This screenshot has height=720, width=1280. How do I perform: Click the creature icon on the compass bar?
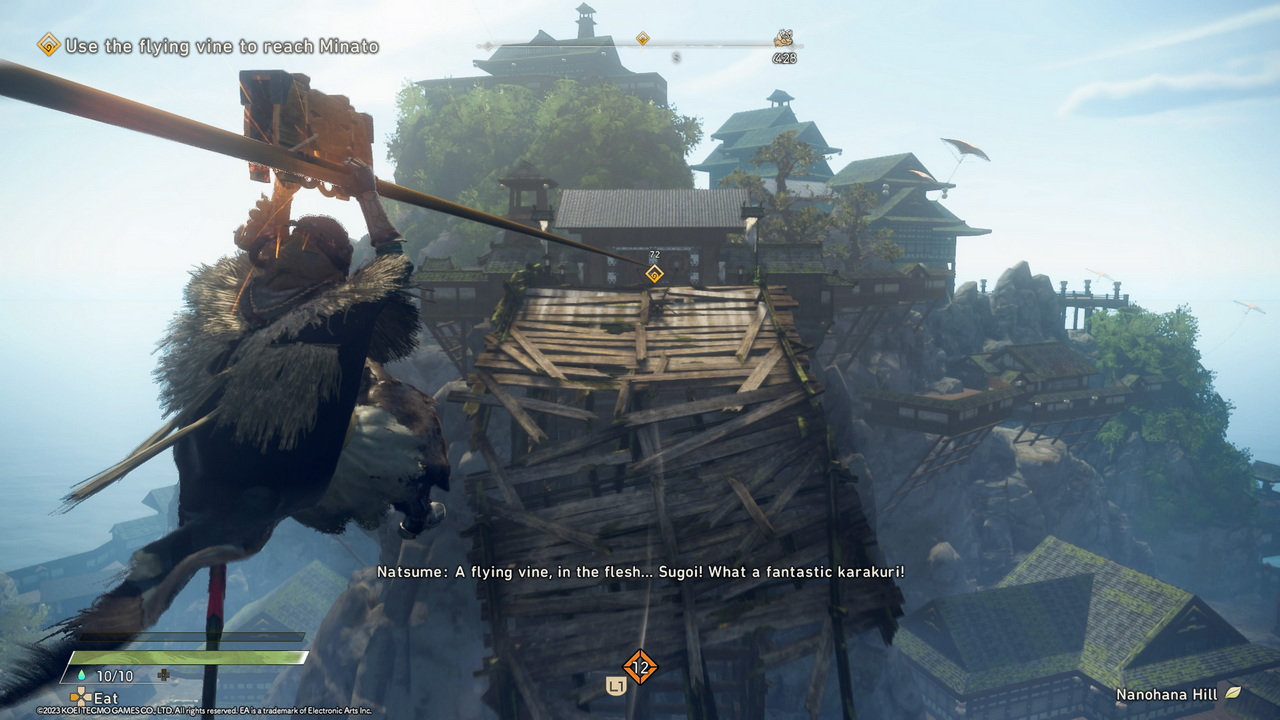[783, 39]
